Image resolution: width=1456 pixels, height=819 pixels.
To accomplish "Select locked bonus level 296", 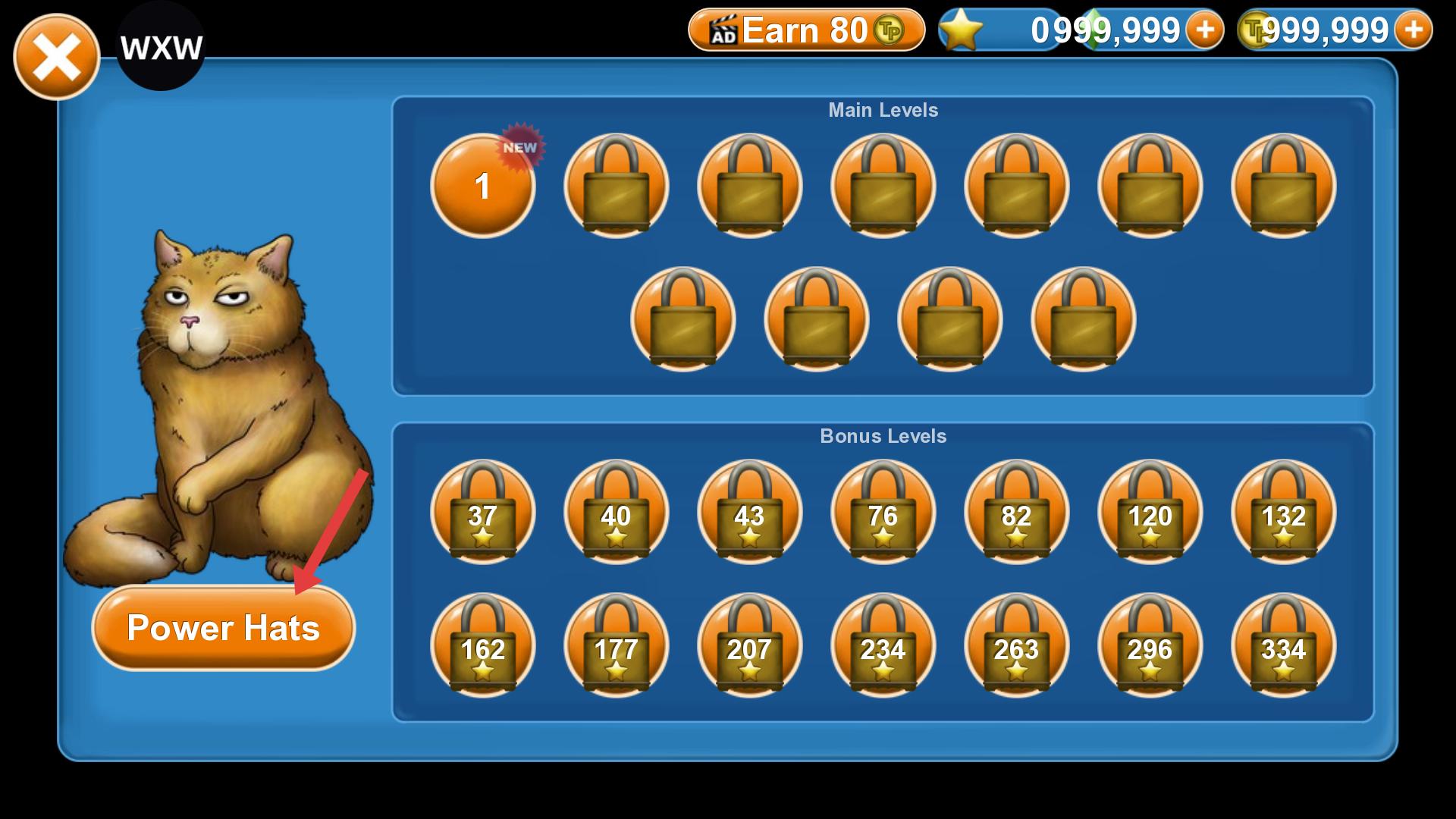I will click(x=1150, y=646).
